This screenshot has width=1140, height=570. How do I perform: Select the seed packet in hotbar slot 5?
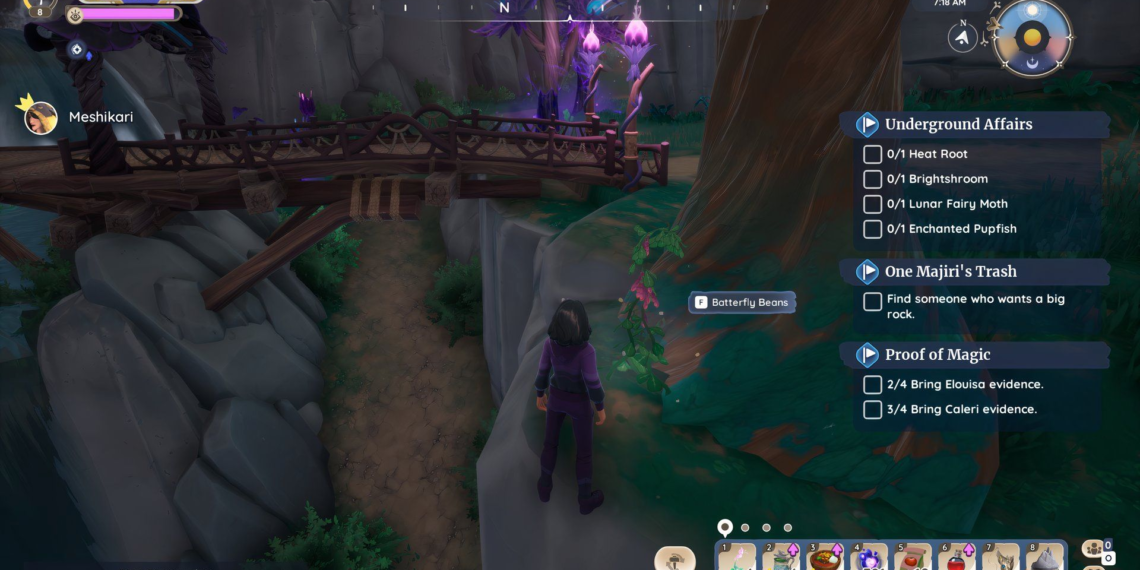tap(914, 558)
